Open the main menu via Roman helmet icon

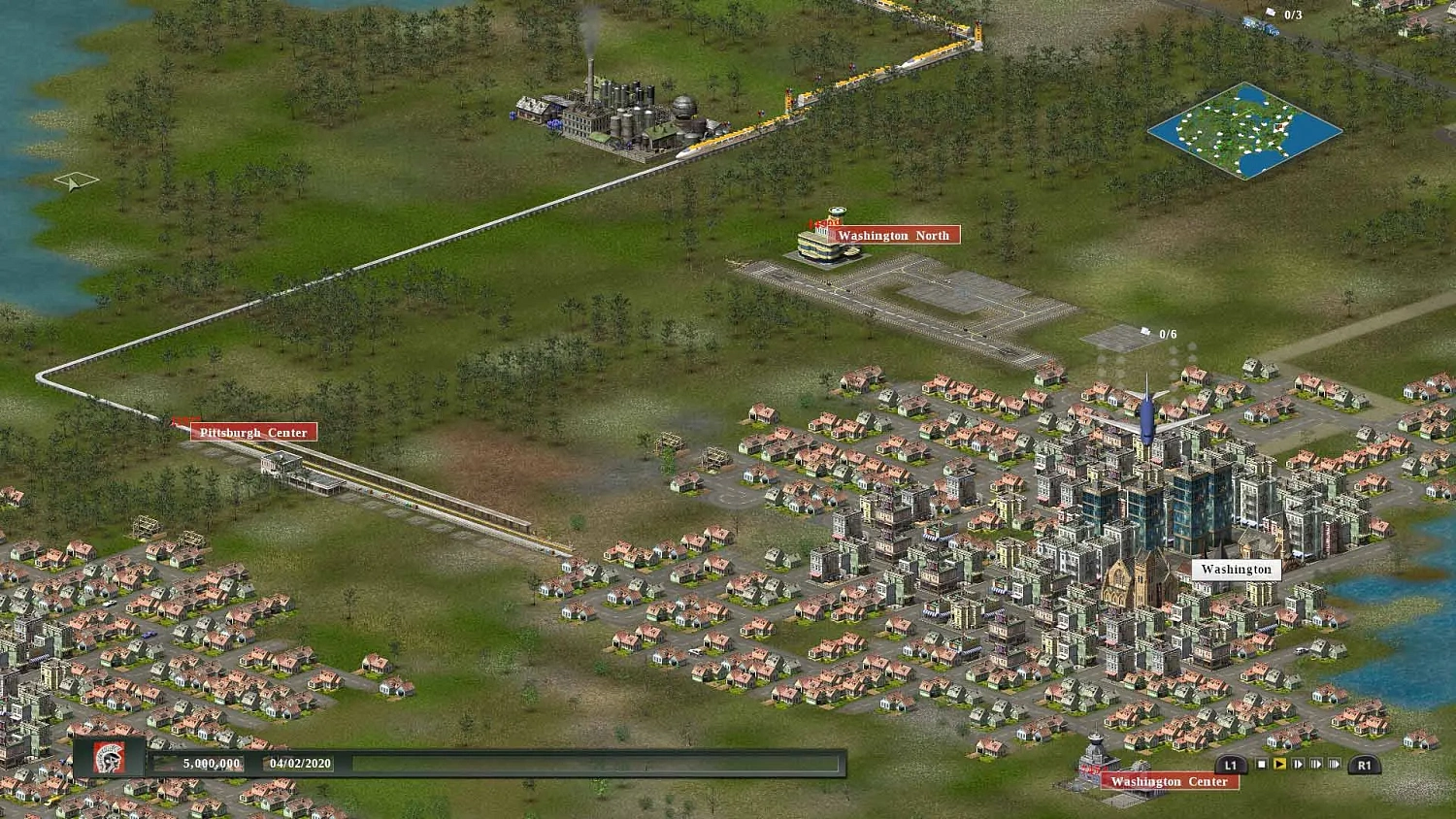click(x=107, y=760)
